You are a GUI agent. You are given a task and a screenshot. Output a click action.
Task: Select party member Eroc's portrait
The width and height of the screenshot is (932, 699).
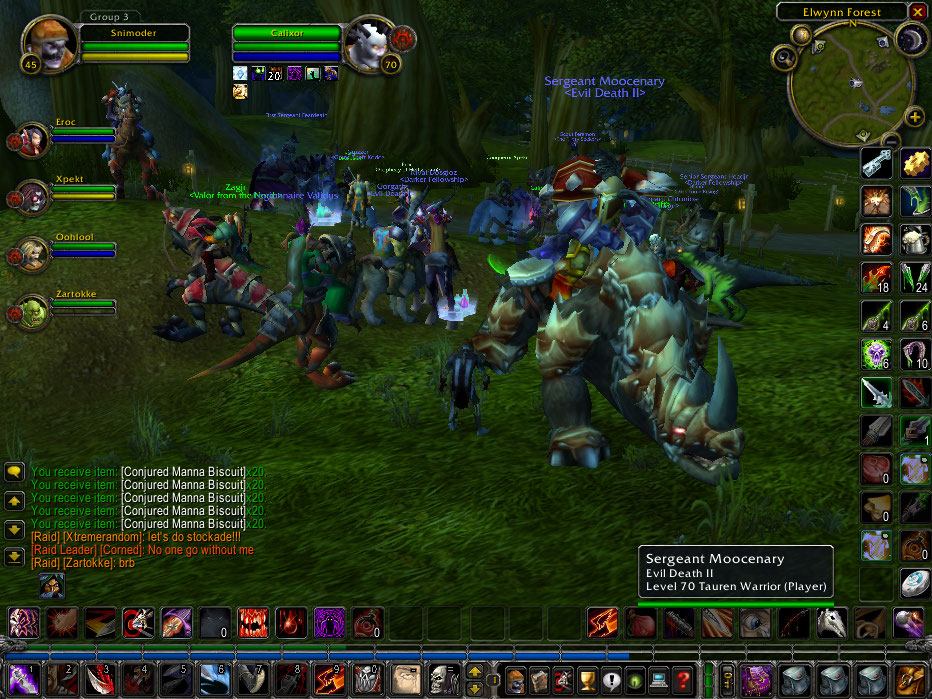35,139
